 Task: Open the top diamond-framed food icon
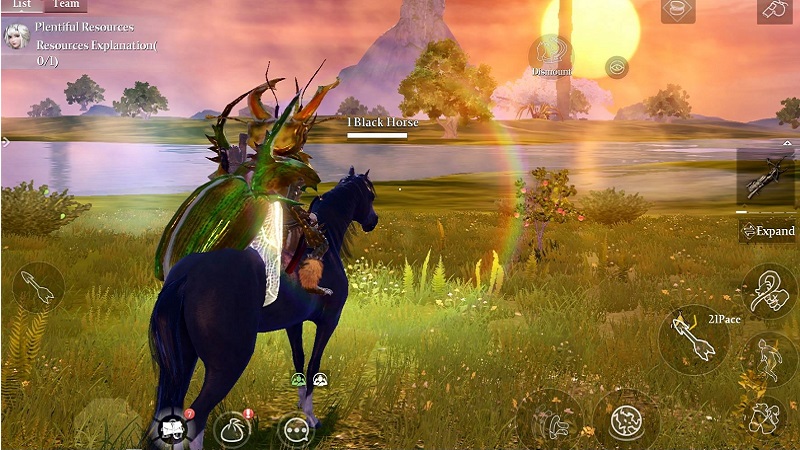coord(678,8)
